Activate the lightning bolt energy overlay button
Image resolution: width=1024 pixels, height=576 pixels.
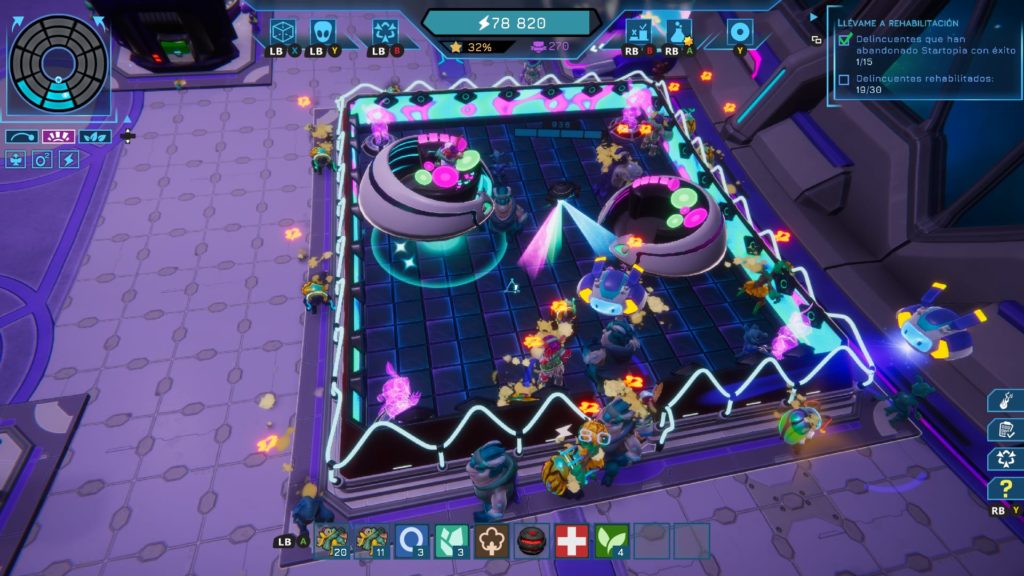pyautogui.click(x=69, y=159)
